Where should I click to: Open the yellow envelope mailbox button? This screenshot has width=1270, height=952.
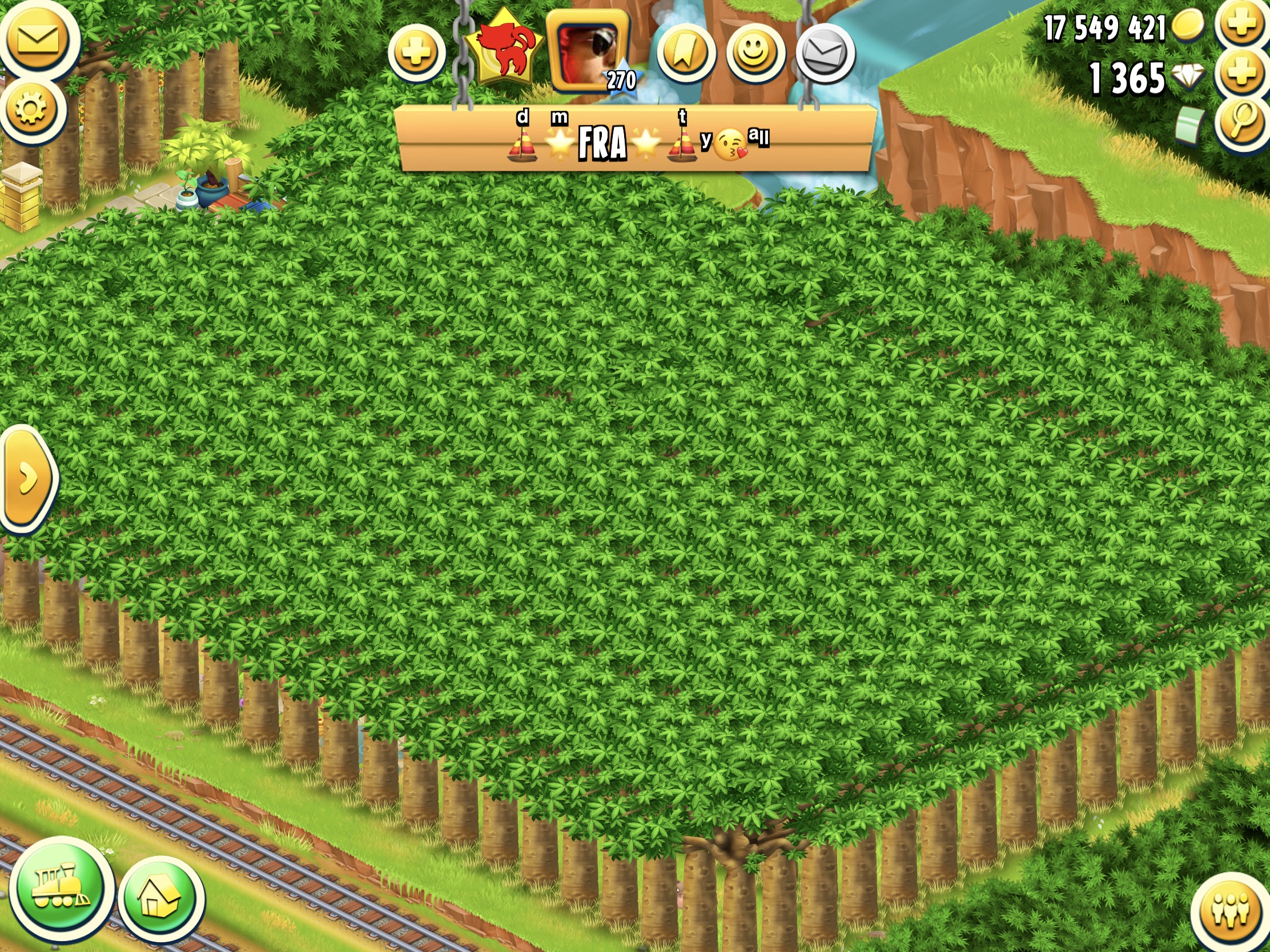(37, 39)
